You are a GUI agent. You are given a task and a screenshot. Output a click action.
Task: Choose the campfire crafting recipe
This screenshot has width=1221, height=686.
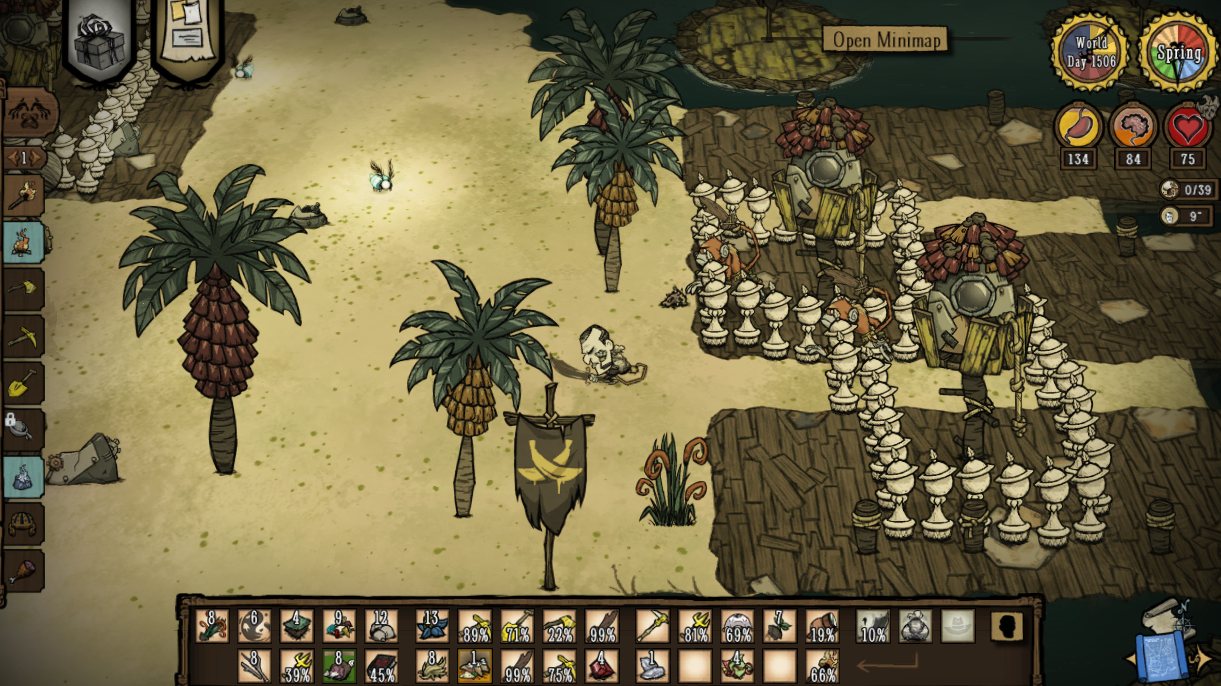23,242
